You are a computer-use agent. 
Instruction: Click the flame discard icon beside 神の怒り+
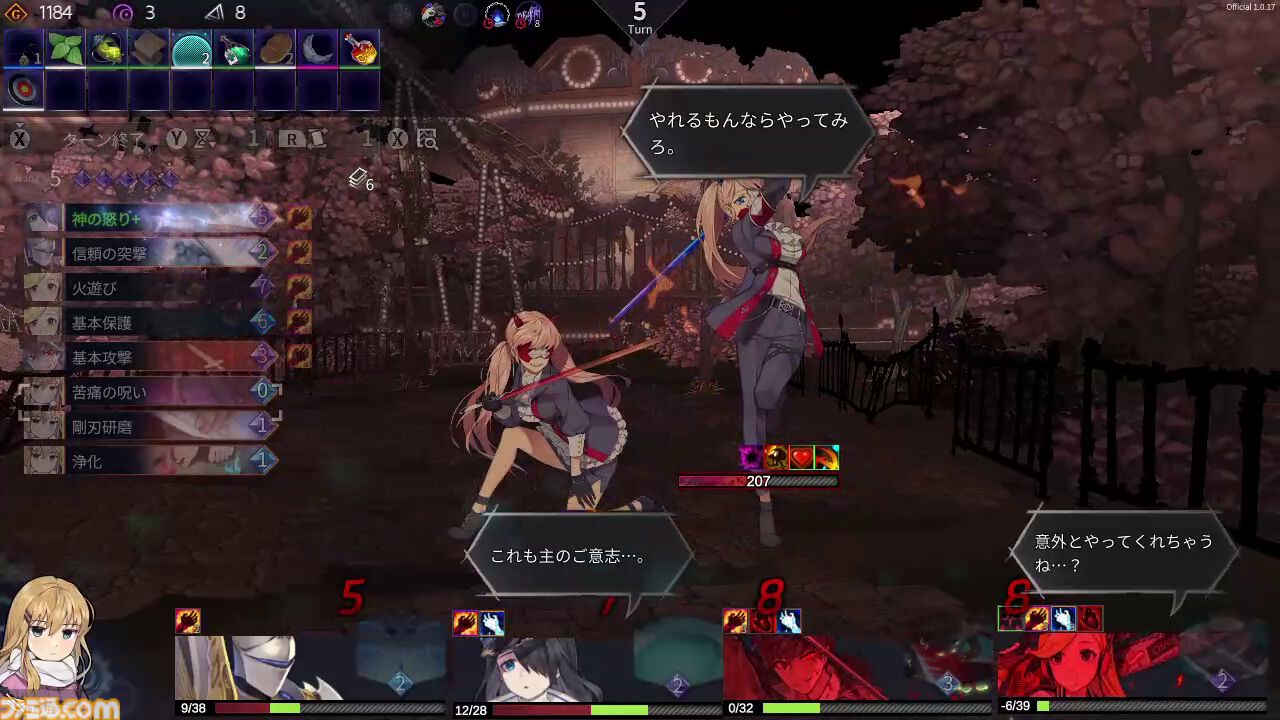pyautogui.click(x=300, y=218)
